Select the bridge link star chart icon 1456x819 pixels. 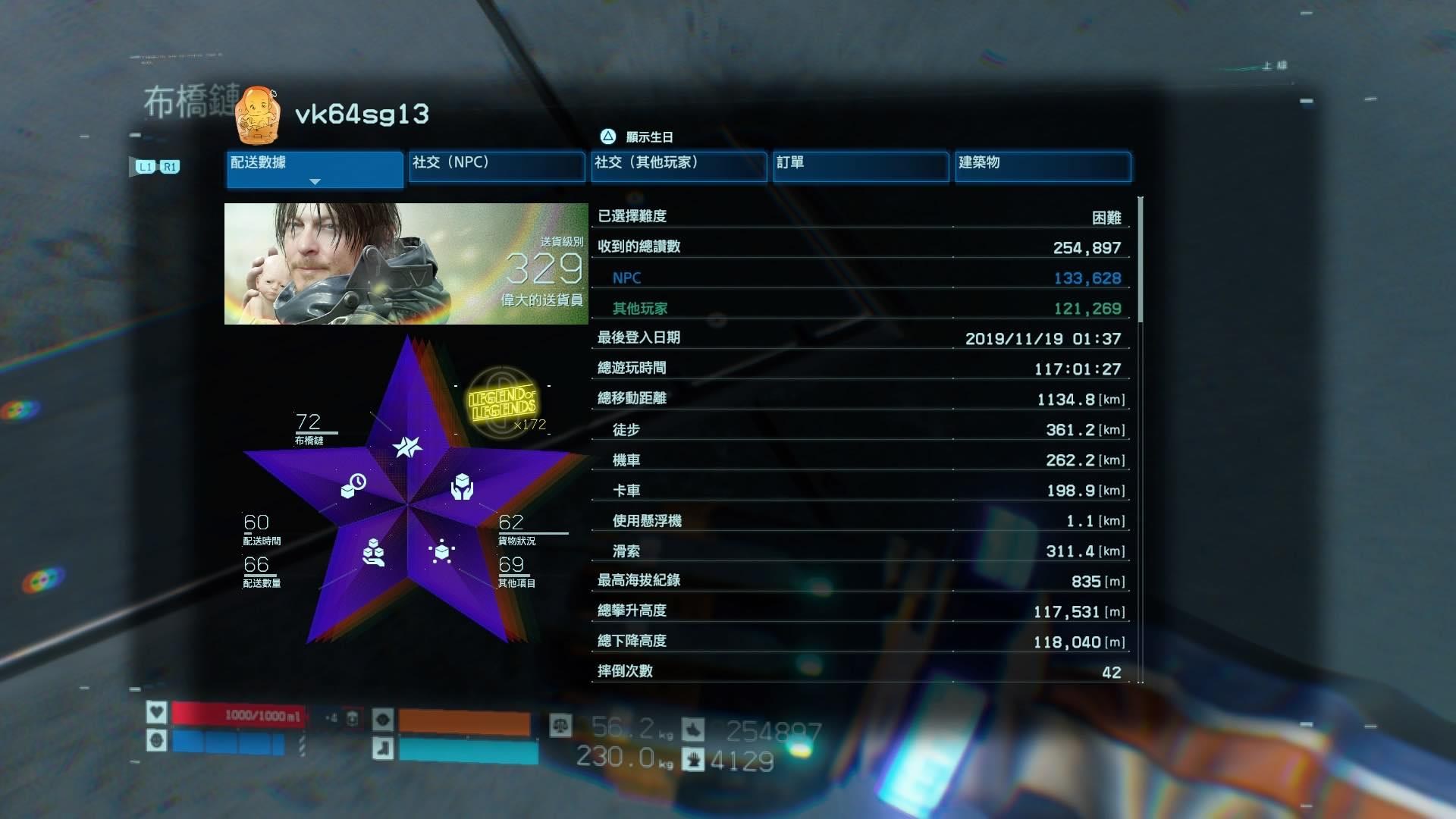point(408,447)
